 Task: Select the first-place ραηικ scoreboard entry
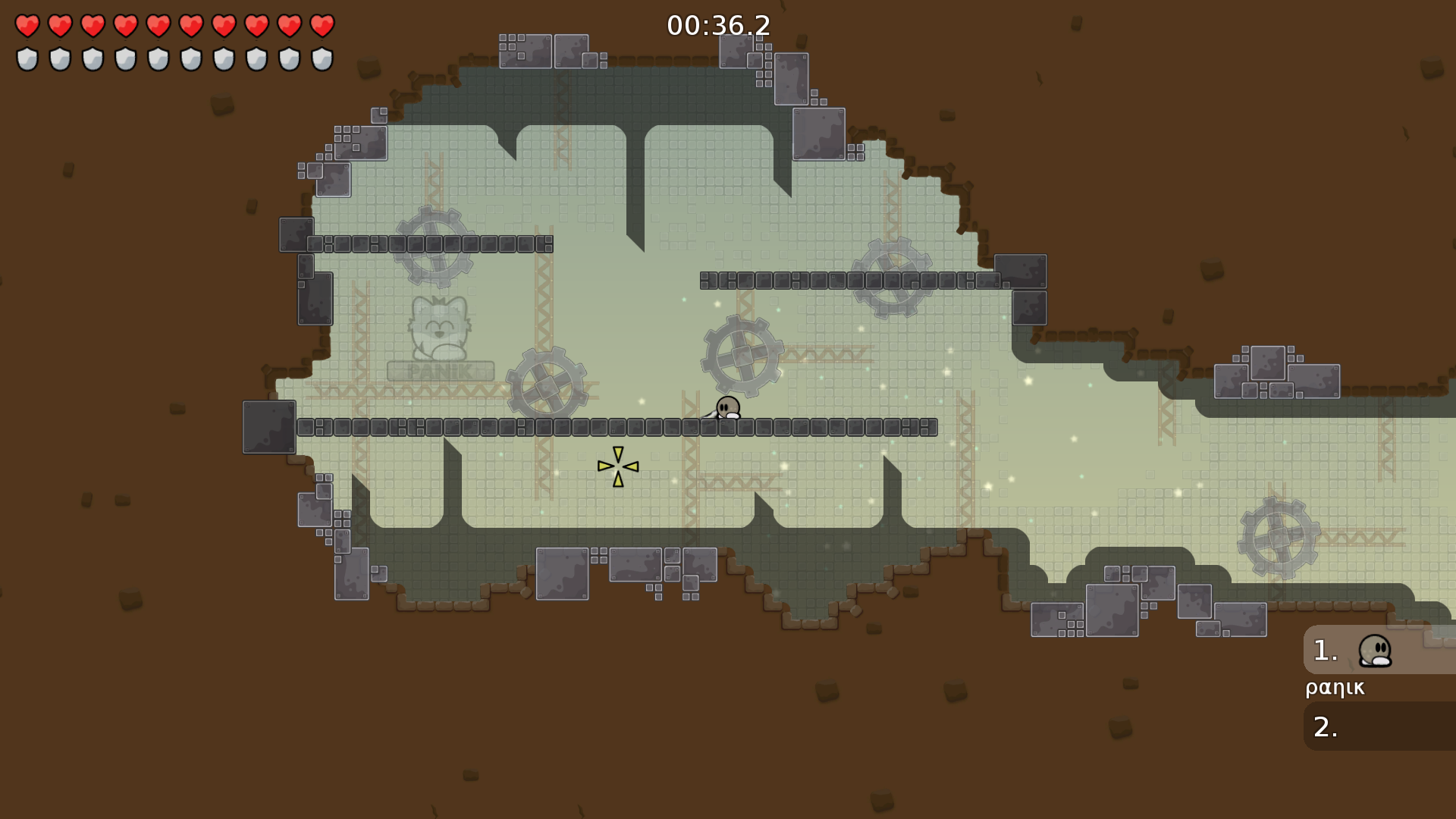1379,651
